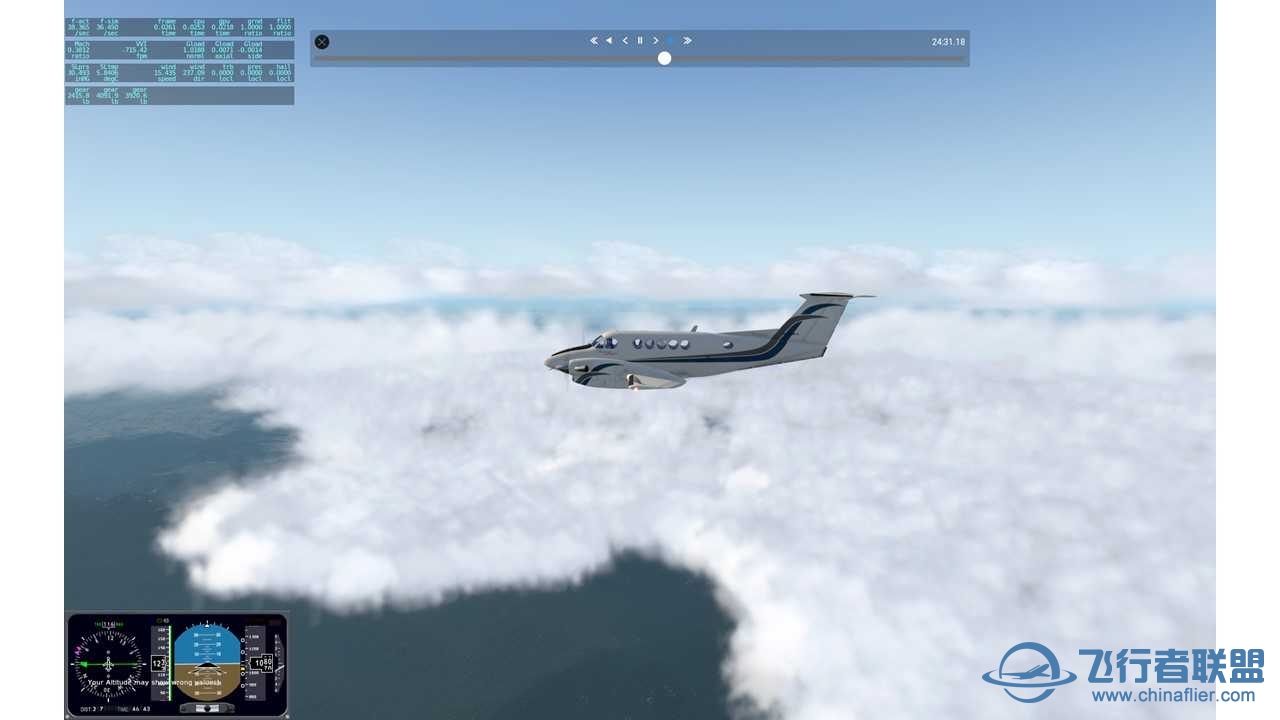Step the replay back slowly

click(625, 41)
